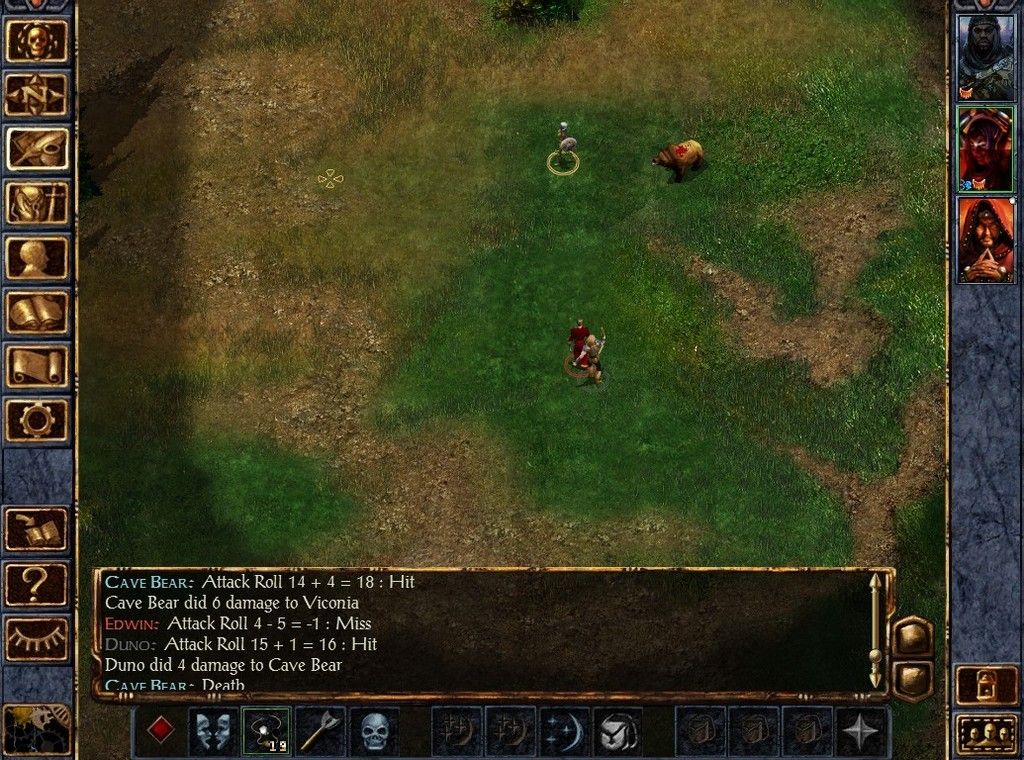Viewport: 1024px width, 760px height.
Task: Activate the twin masks action
Action: click(214, 731)
